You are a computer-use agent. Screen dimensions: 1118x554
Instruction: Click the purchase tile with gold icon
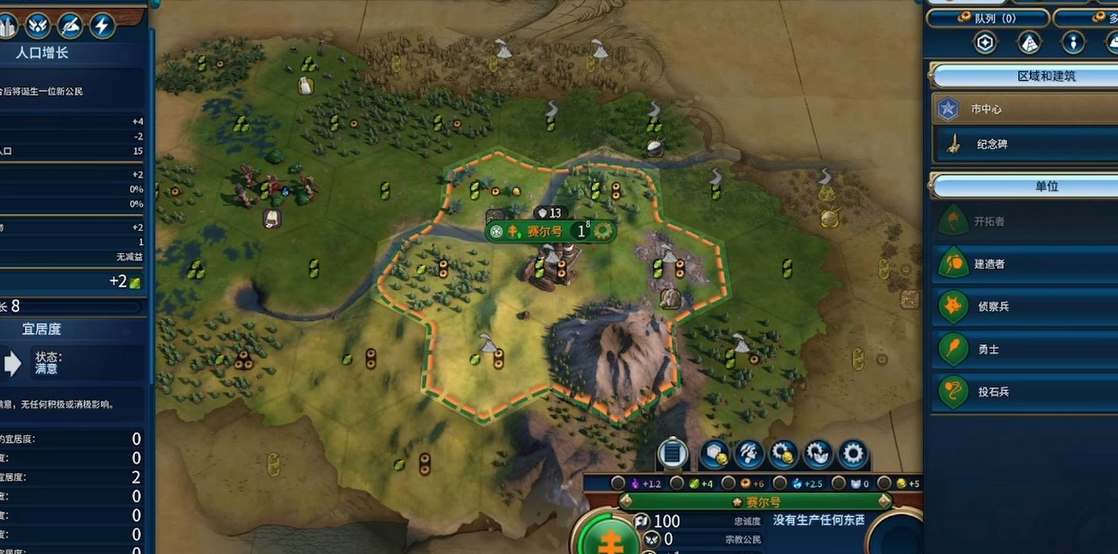pyautogui.click(x=713, y=454)
